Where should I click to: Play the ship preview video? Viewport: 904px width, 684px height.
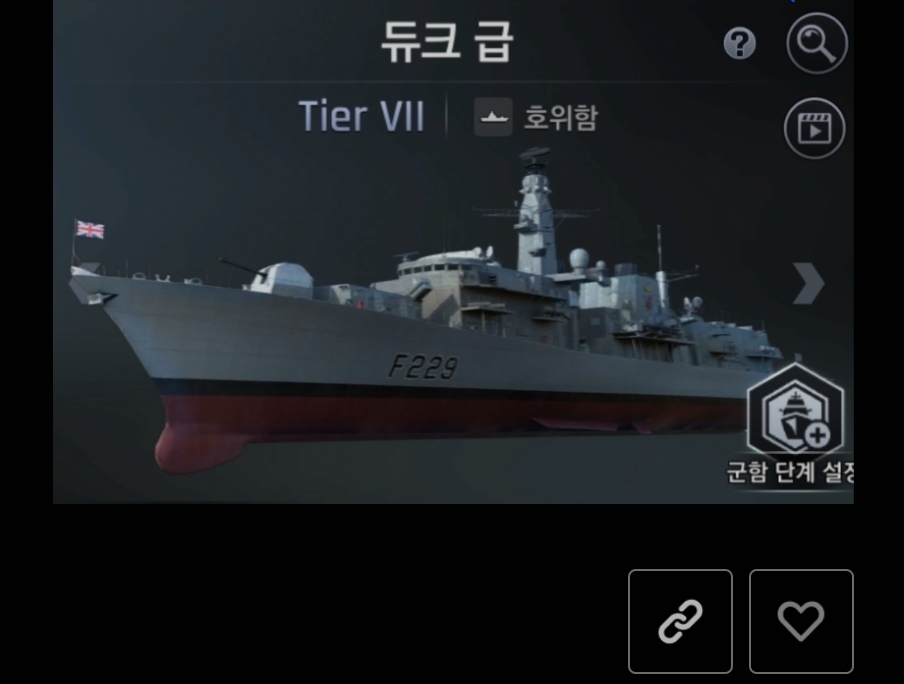coord(814,128)
